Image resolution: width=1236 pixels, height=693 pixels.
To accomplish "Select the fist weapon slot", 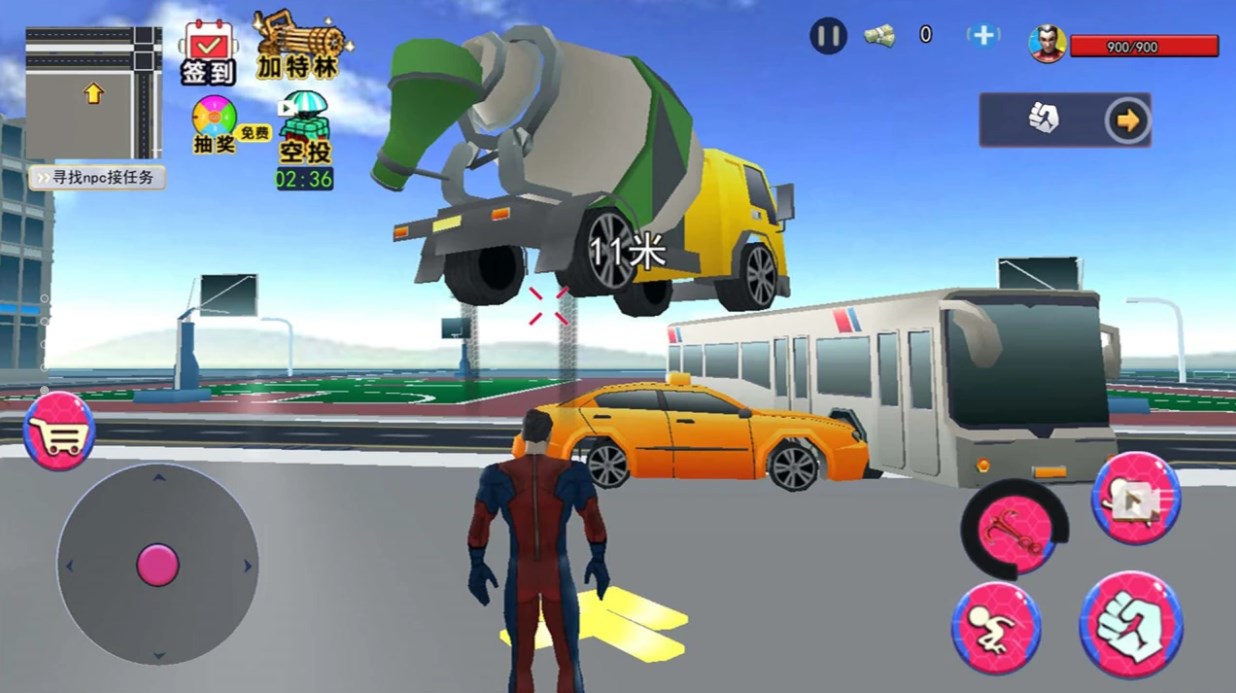I will click(x=1042, y=120).
